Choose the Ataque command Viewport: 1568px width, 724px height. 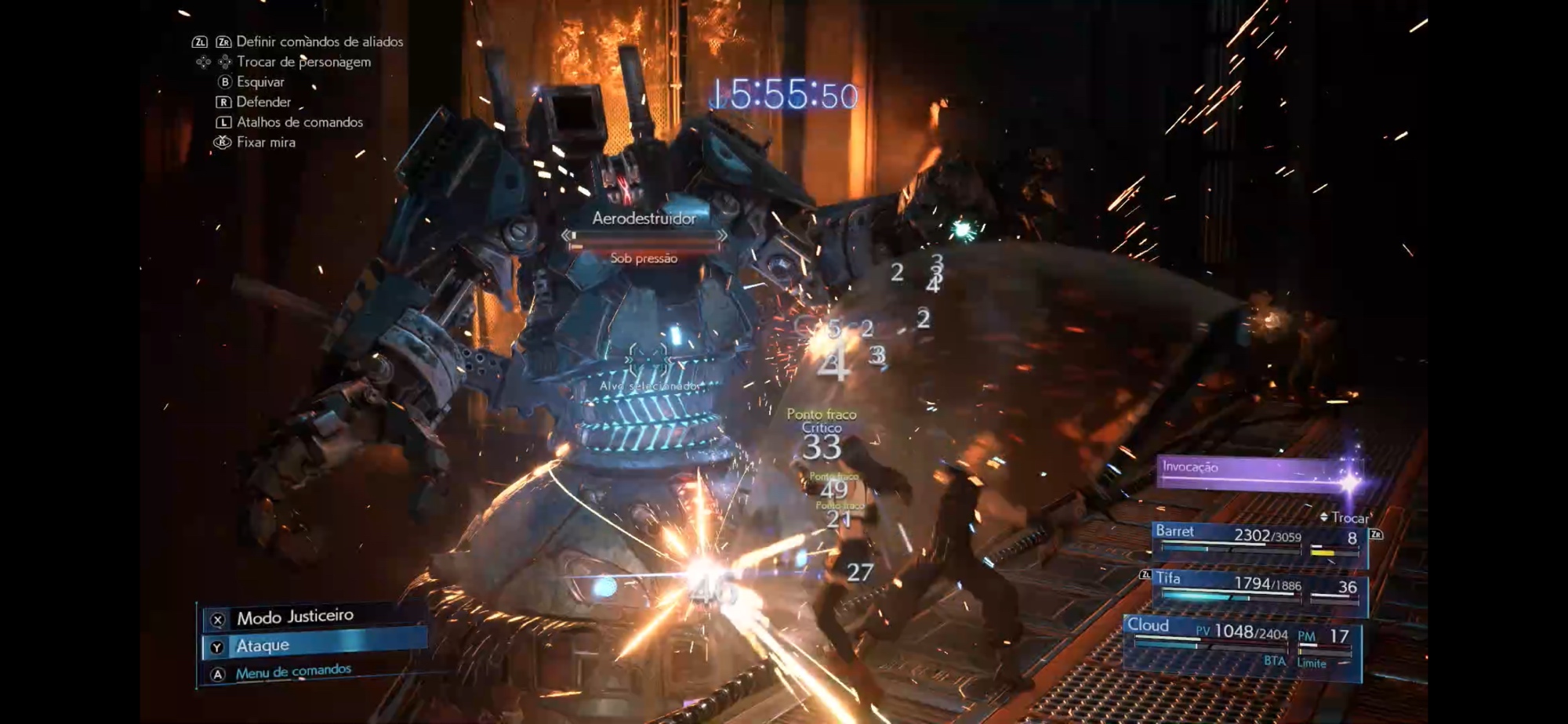[x=314, y=646]
